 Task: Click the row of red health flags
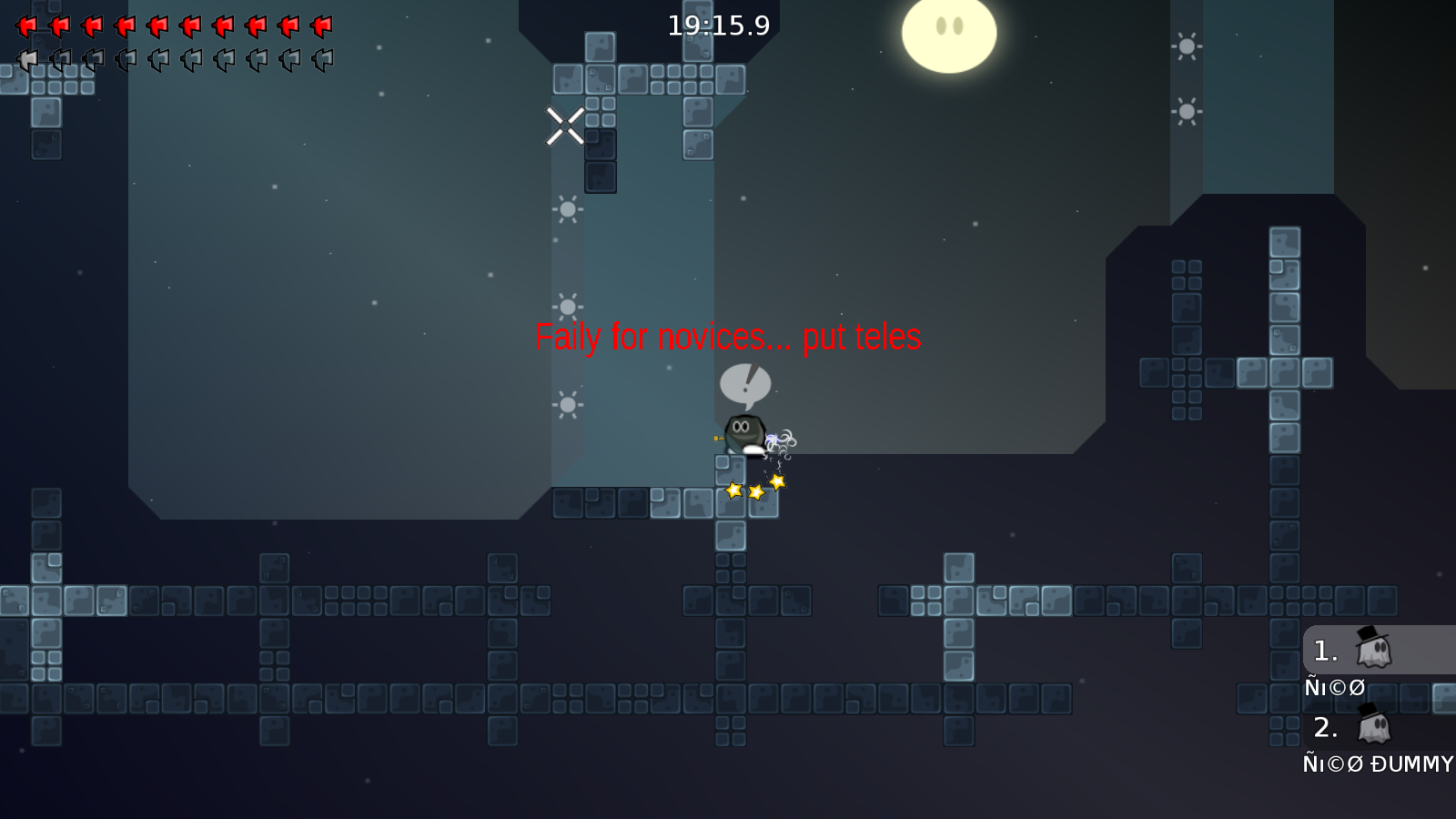[173, 25]
